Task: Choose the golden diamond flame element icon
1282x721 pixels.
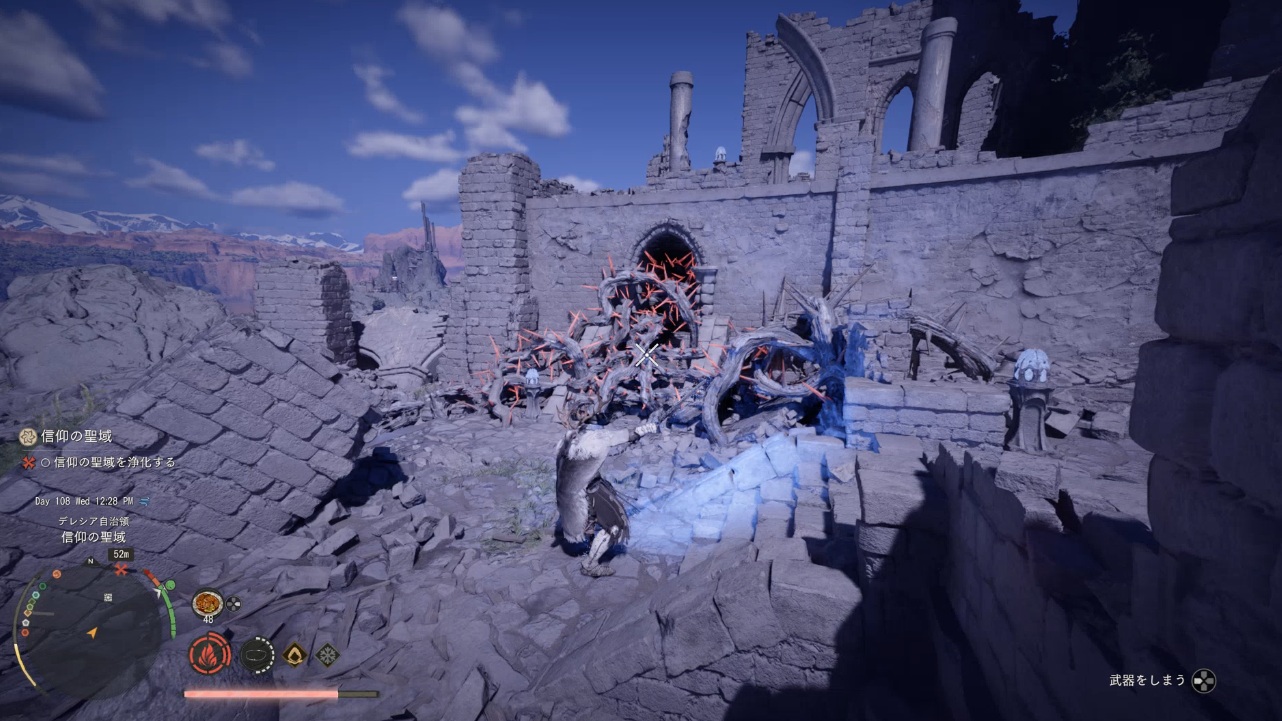Action: click(x=295, y=654)
